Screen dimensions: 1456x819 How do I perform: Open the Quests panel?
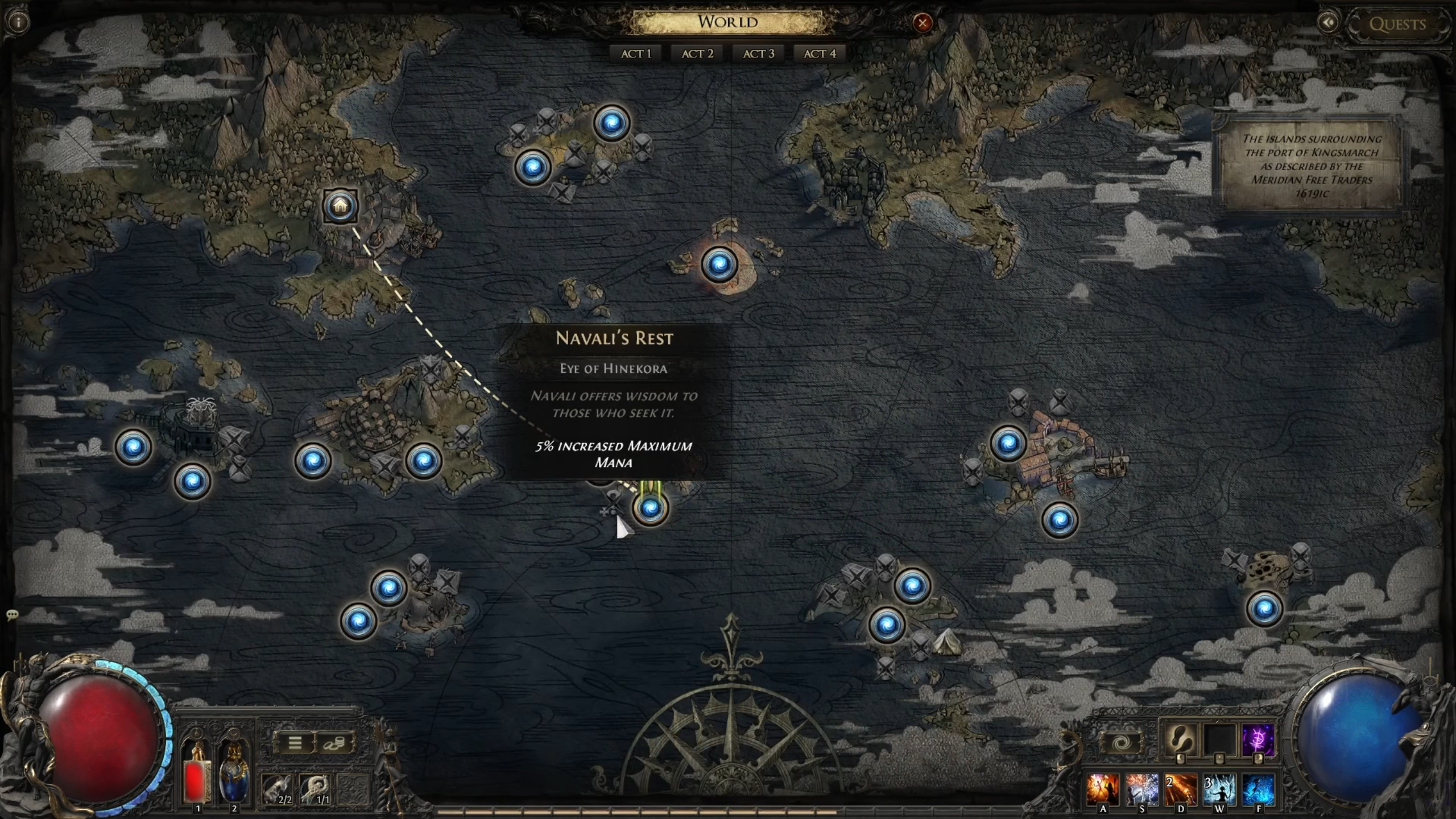(1399, 24)
